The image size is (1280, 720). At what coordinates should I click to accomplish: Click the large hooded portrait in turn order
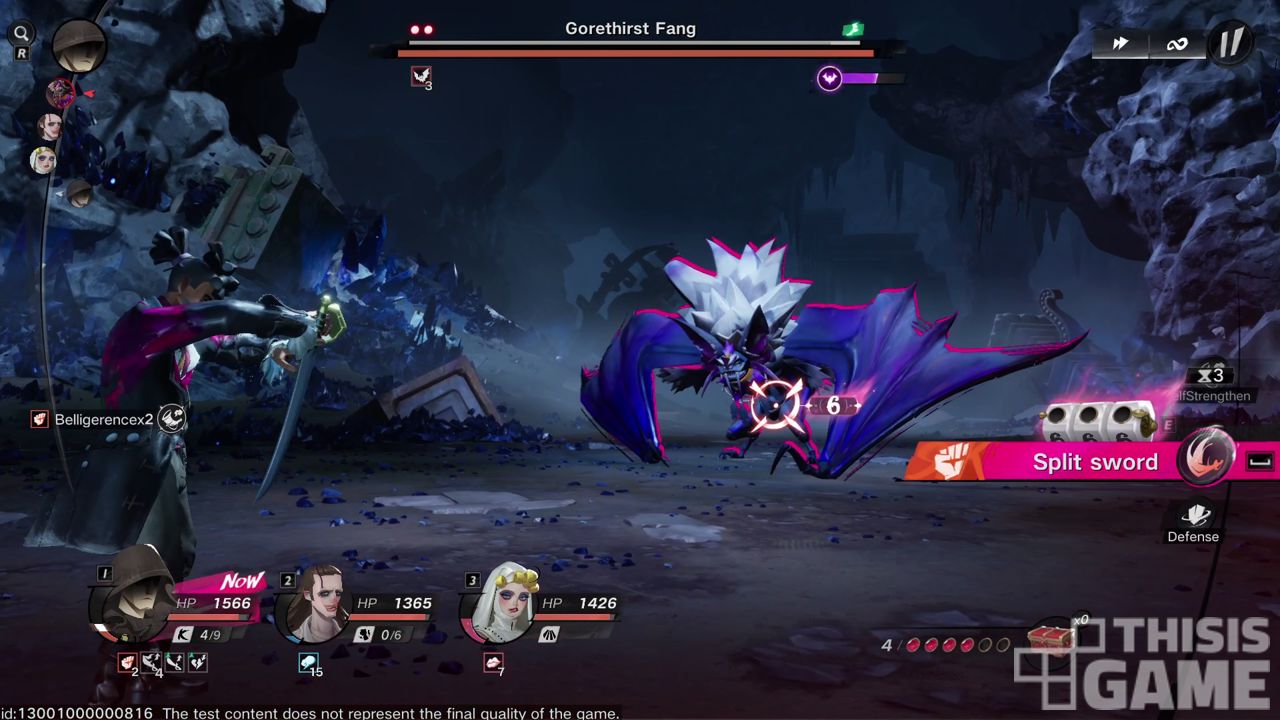pyautogui.click(x=79, y=45)
